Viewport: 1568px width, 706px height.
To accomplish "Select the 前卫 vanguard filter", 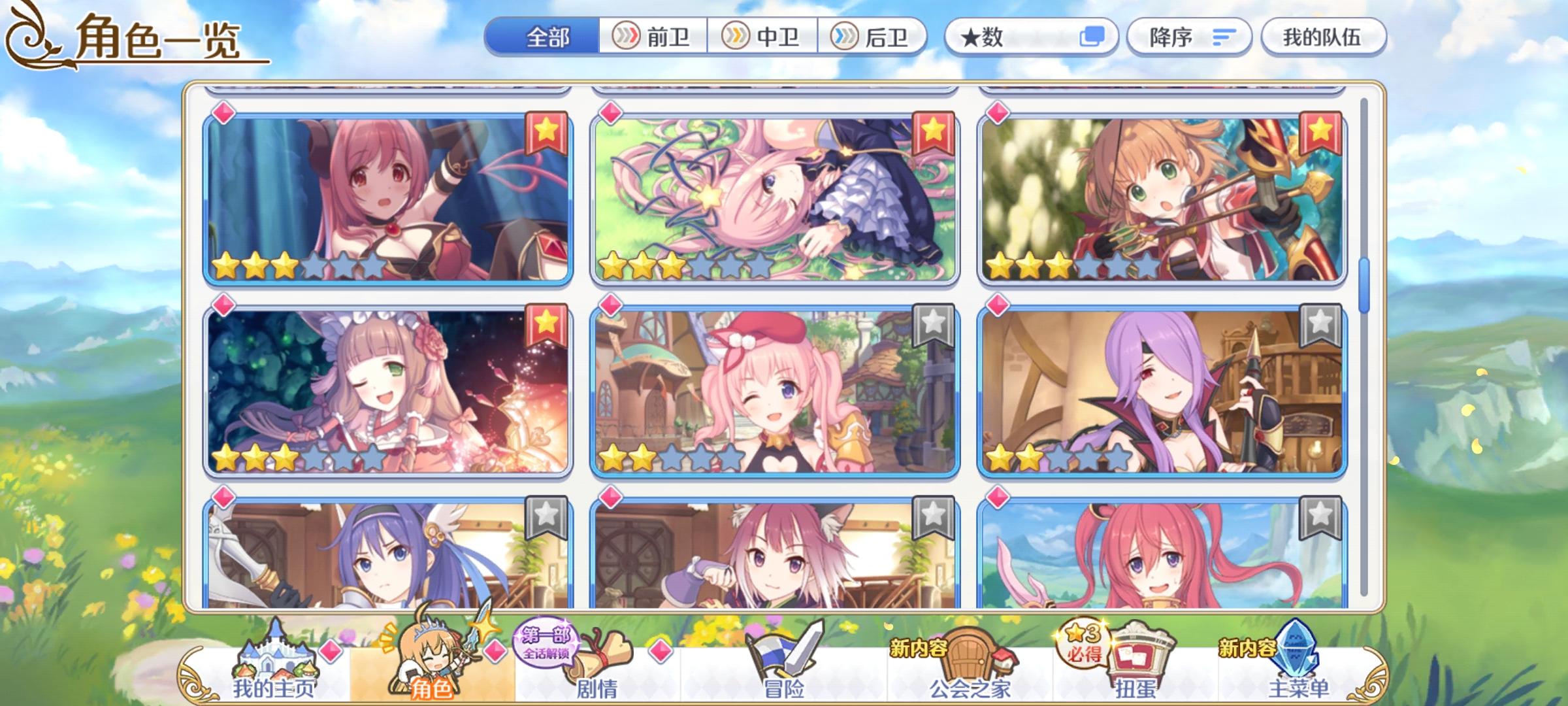I will pyautogui.click(x=653, y=37).
